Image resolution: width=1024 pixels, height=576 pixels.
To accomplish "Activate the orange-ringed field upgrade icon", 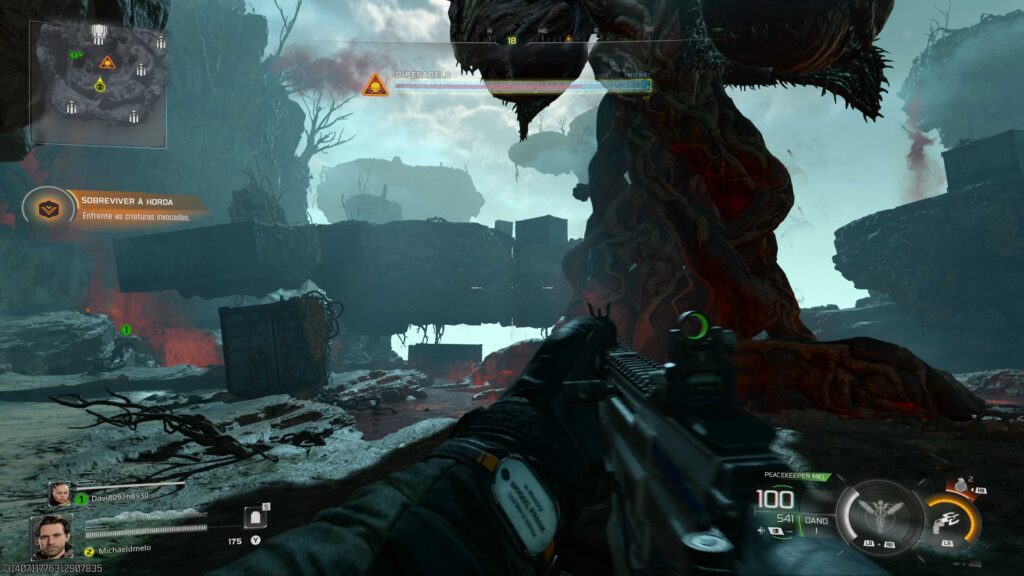I will (950, 519).
